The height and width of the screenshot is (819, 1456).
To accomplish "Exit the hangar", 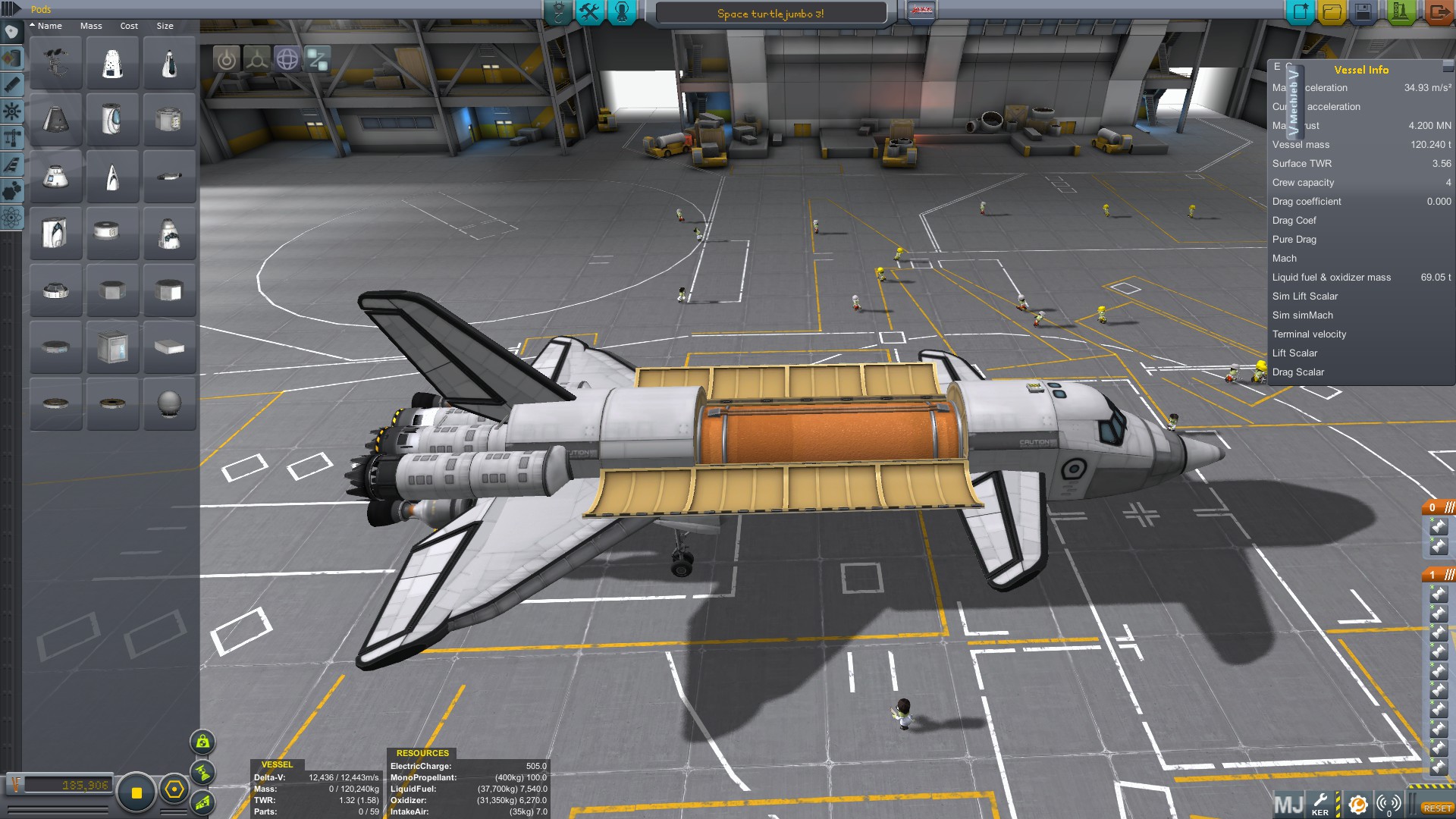I will [1437, 12].
